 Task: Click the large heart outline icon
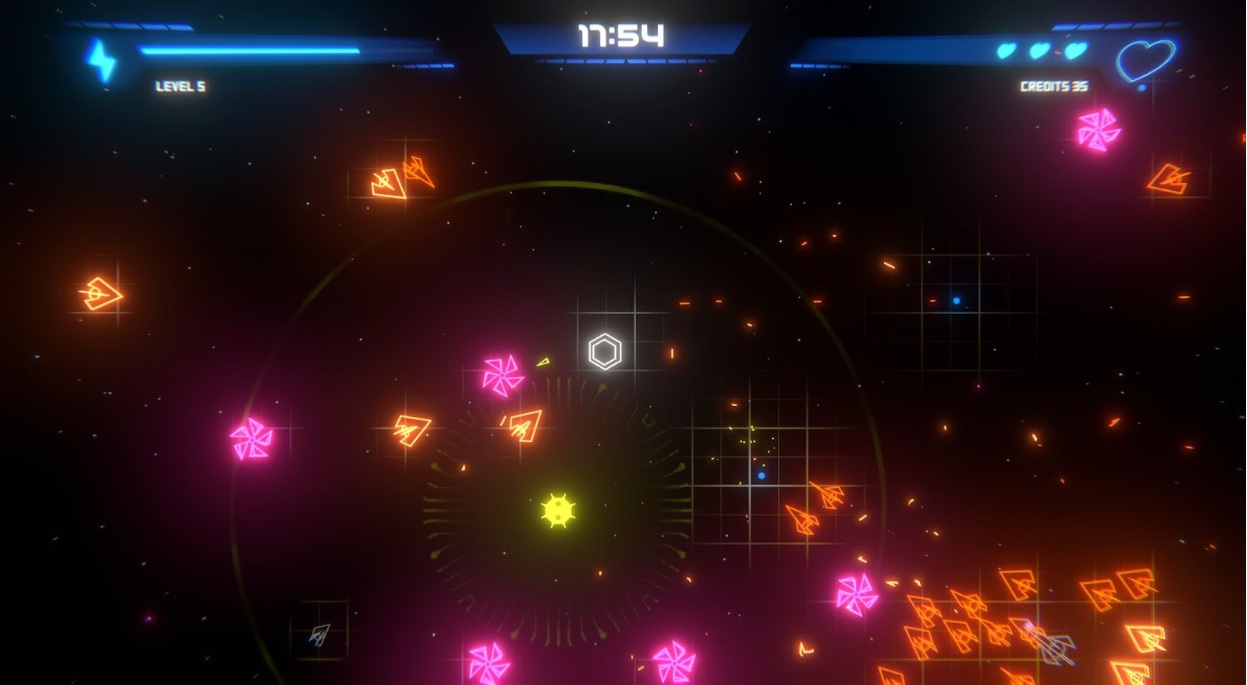coord(1144,60)
